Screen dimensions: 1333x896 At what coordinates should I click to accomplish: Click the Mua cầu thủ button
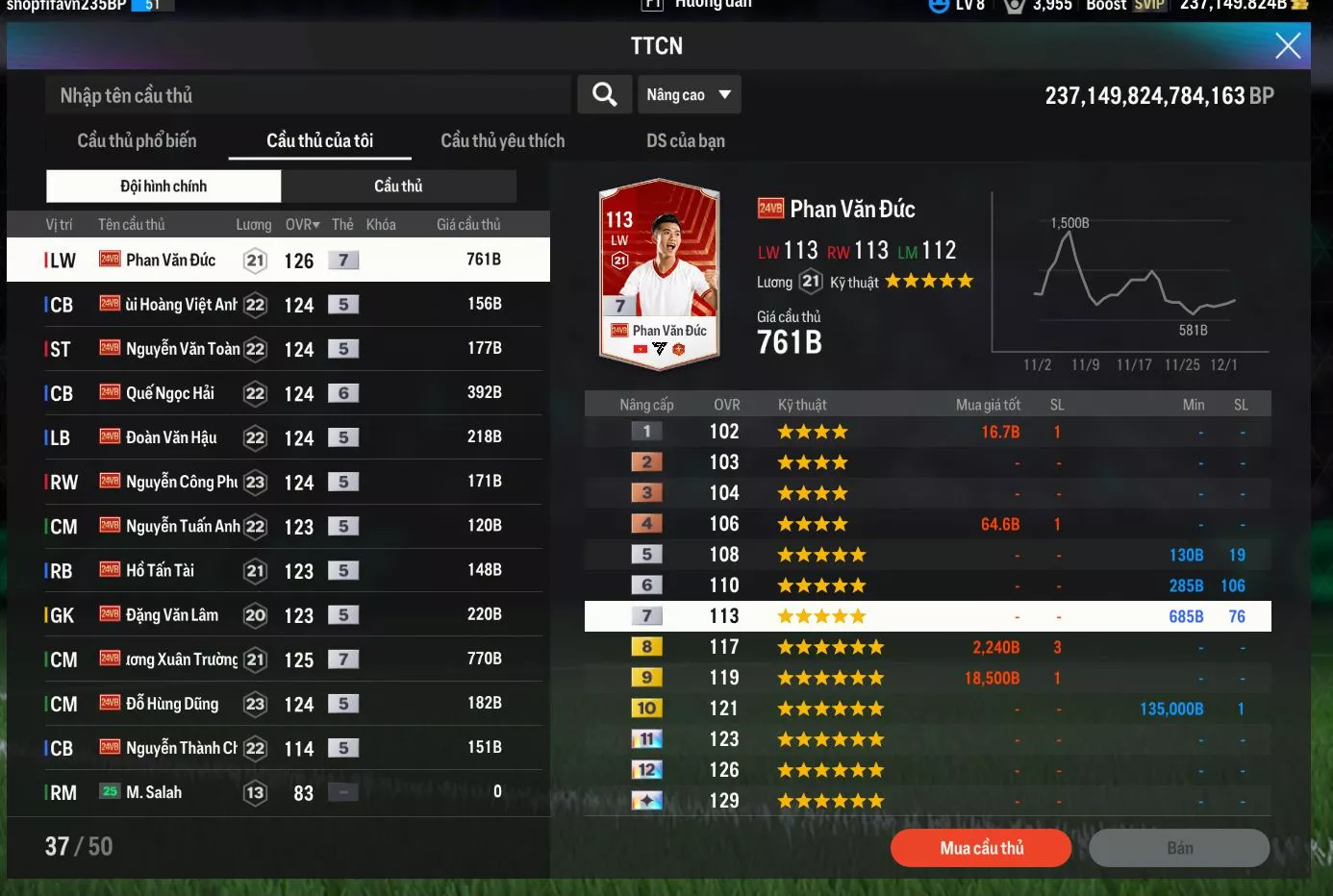pos(981,848)
